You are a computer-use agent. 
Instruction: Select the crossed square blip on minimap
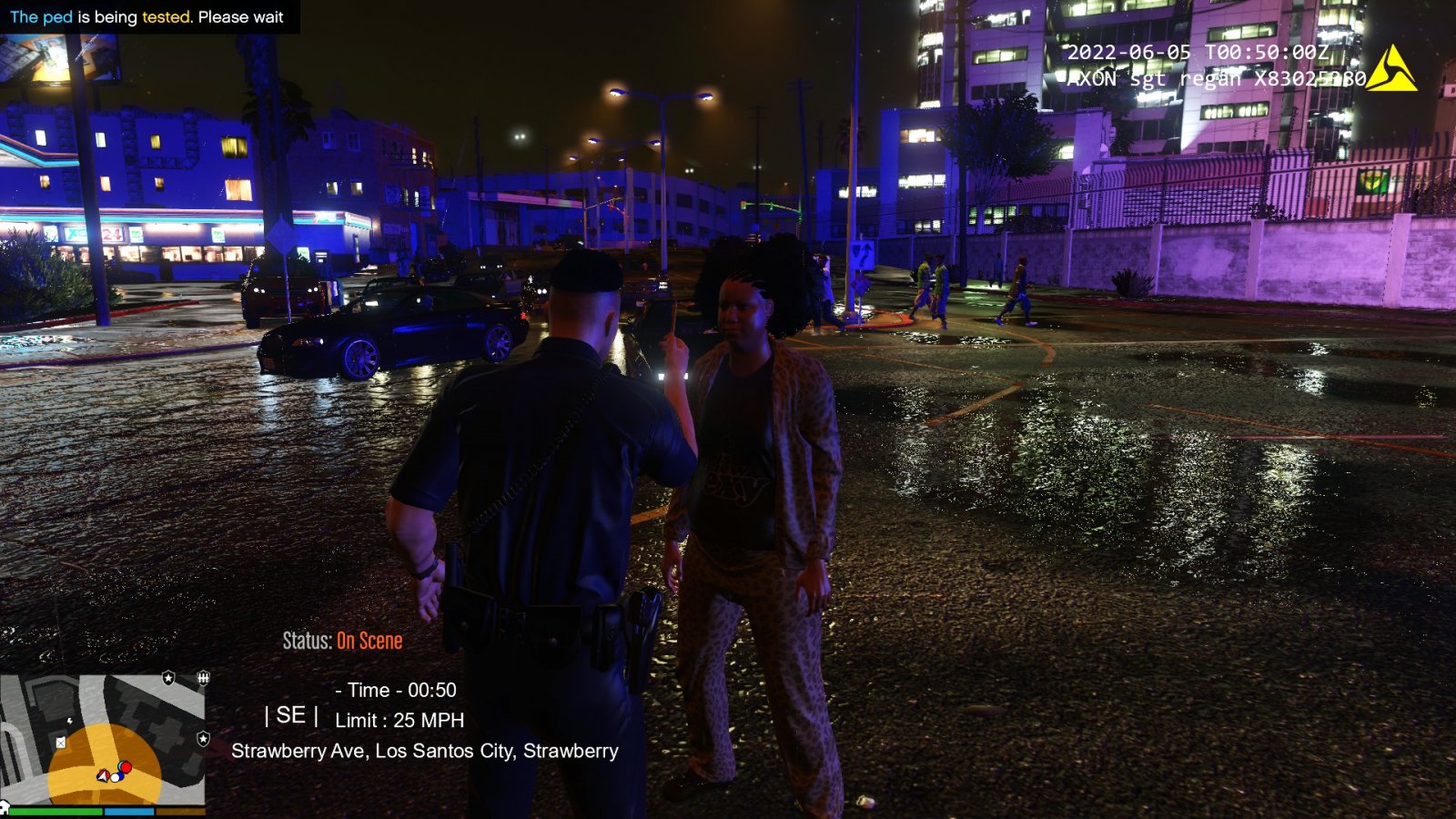coord(61,743)
